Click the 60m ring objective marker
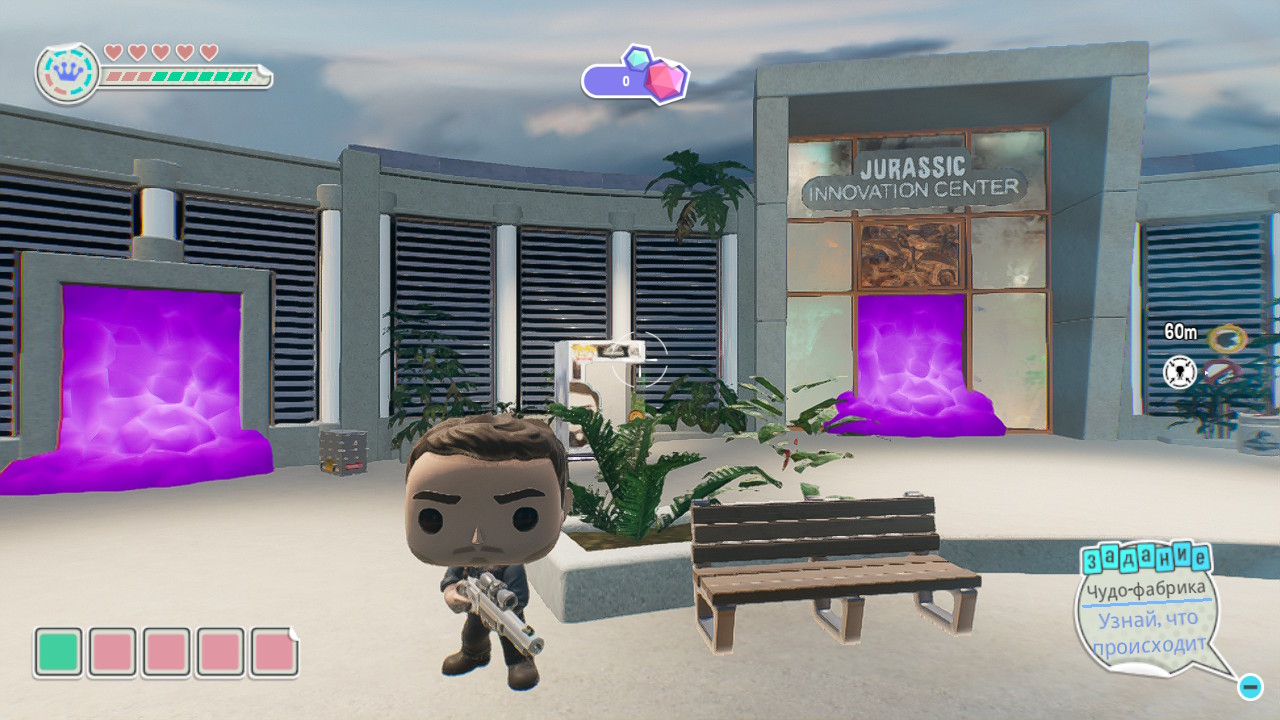This screenshot has height=720, width=1280. [1227, 338]
